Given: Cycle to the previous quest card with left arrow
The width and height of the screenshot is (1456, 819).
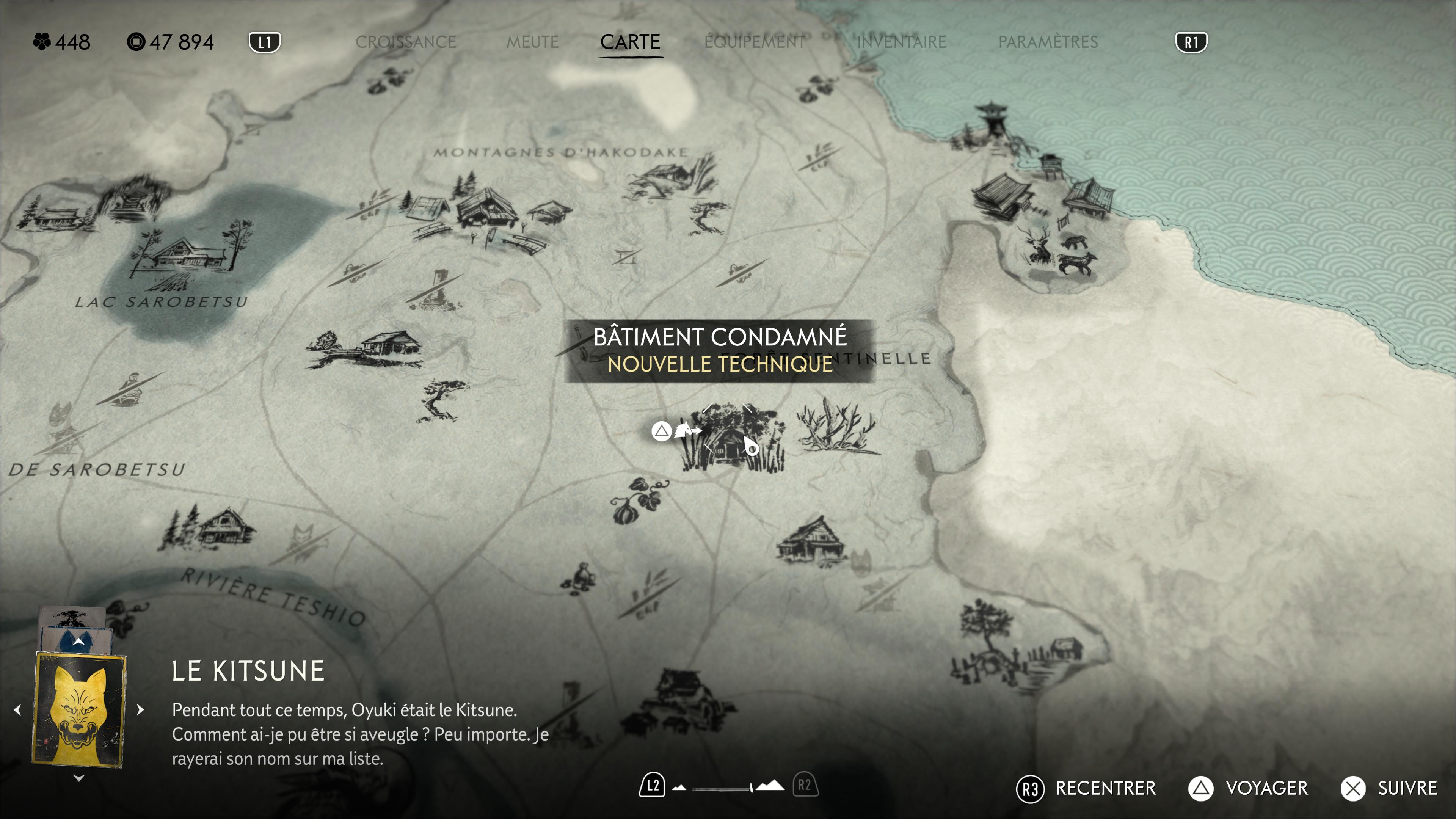Looking at the screenshot, I should [x=17, y=709].
